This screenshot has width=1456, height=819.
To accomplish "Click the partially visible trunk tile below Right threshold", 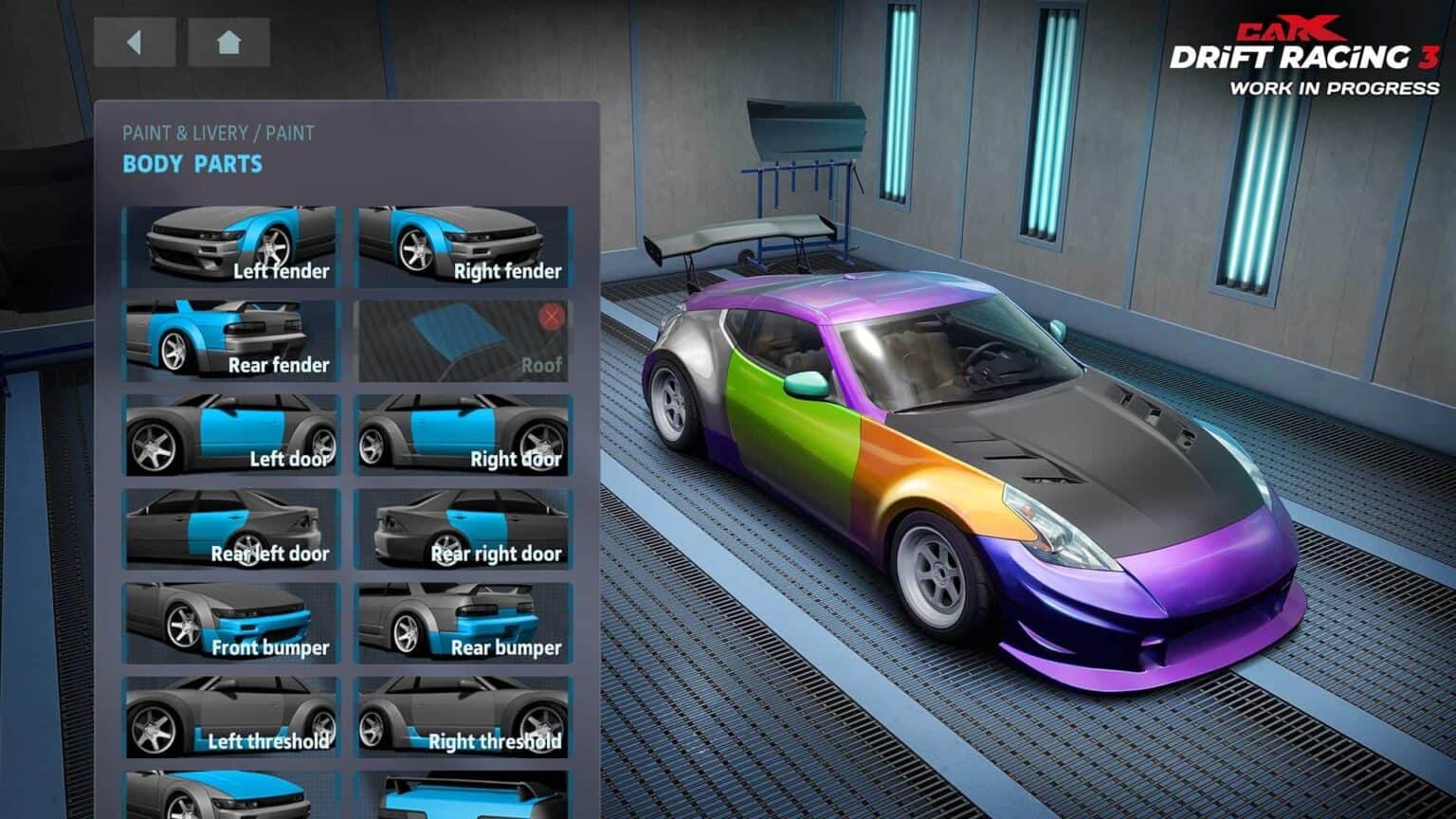I will click(x=463, y=796).
